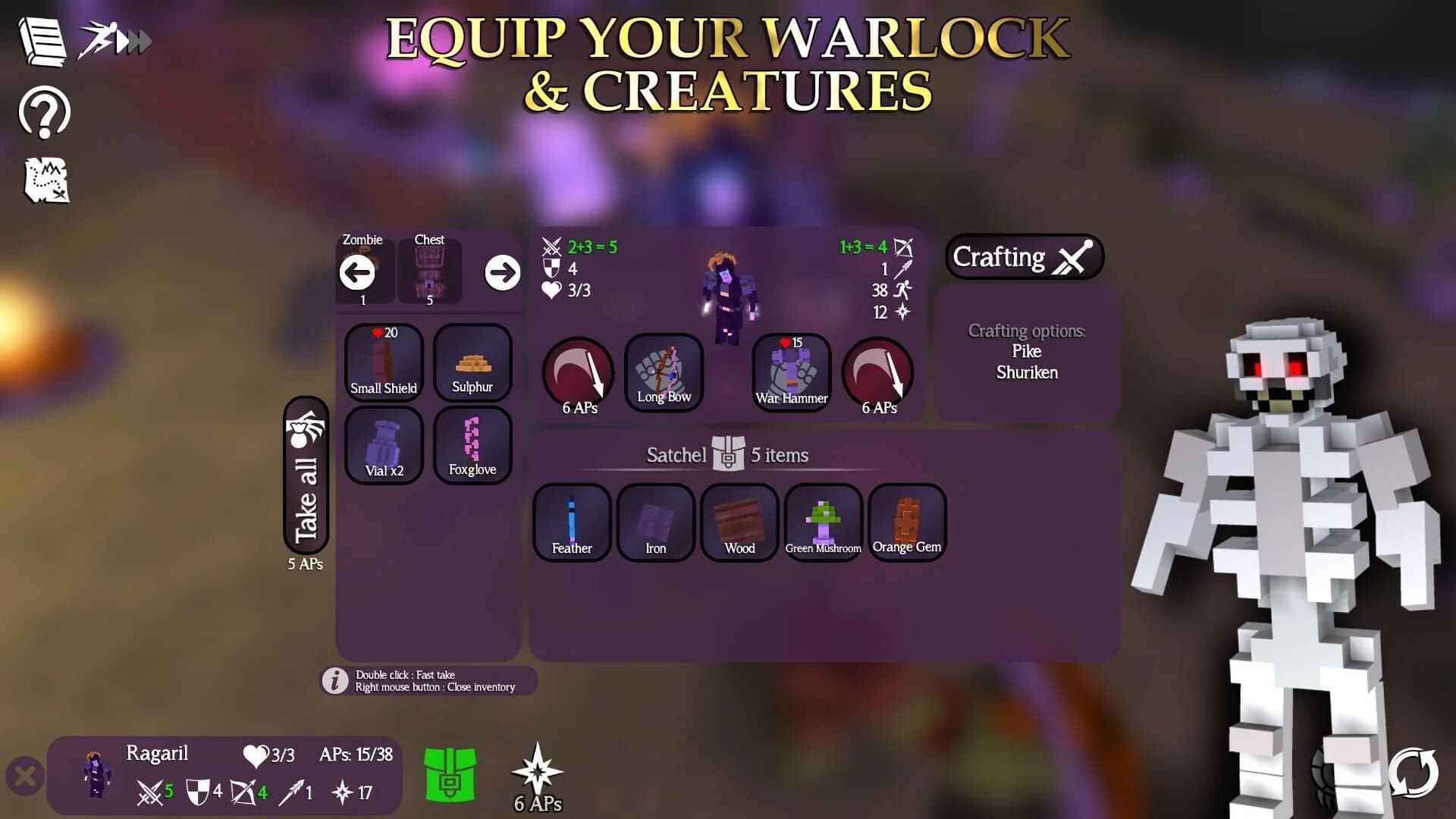Viewport: 1456px width, 819px height.
Task: Open the help question mark icon
Action: 43,114
